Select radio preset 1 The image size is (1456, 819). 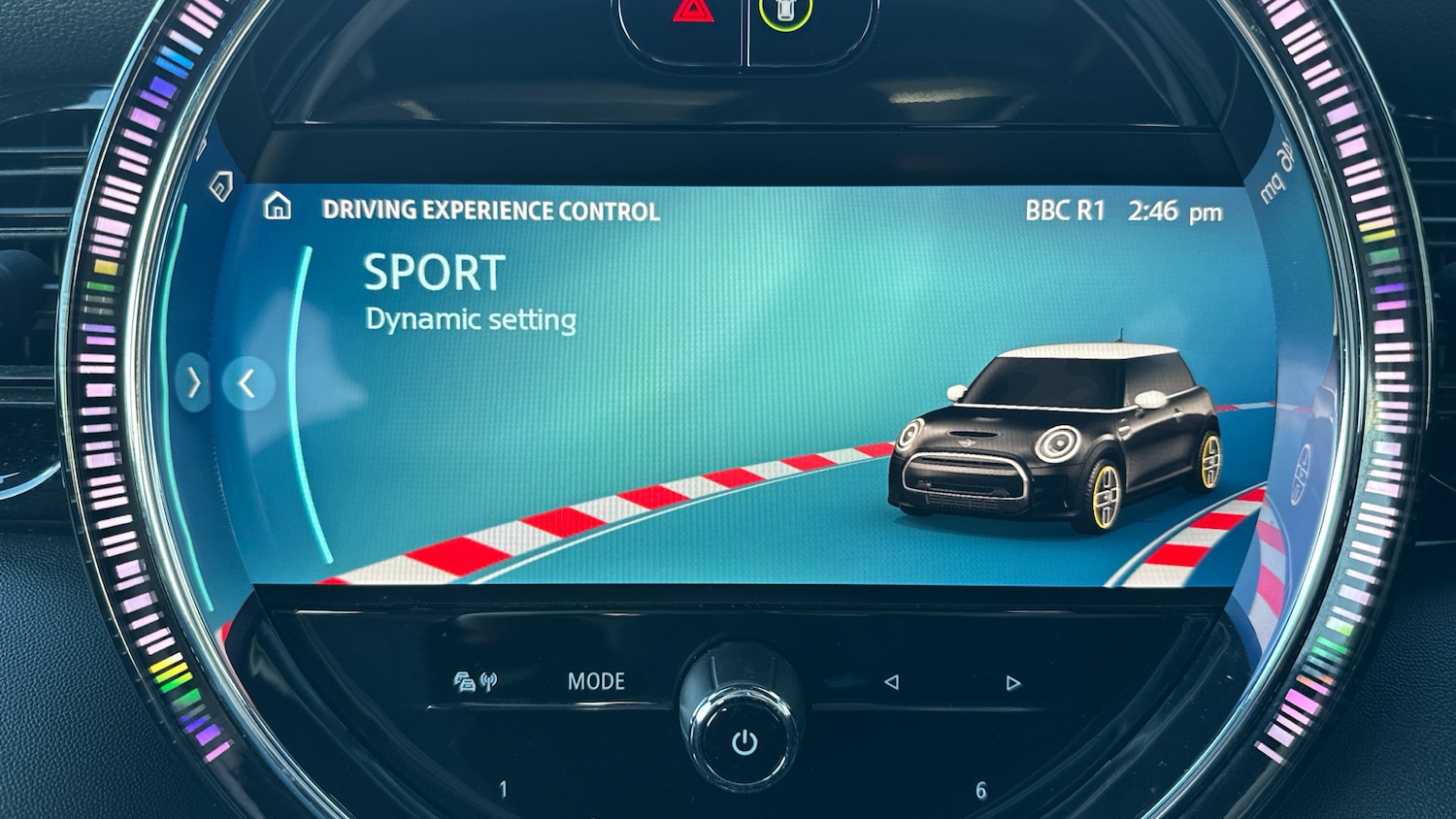tap(503, 790)
